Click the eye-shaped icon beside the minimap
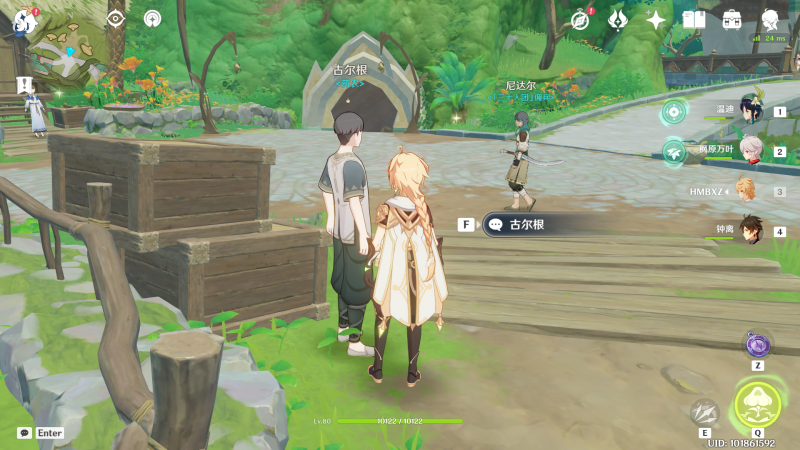The image size is (800, 450). (115, 19)
